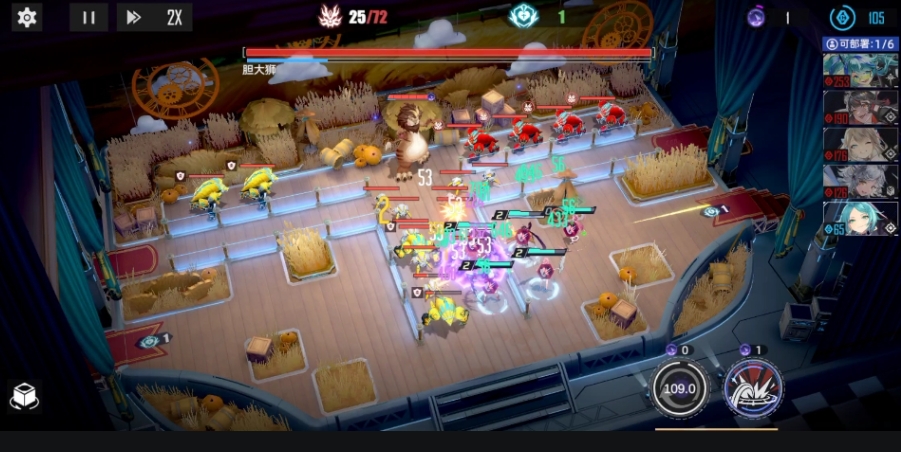Click the skill on 109.0 cooldown
This screenshot has height=452, width=901.
pos(682,387)
